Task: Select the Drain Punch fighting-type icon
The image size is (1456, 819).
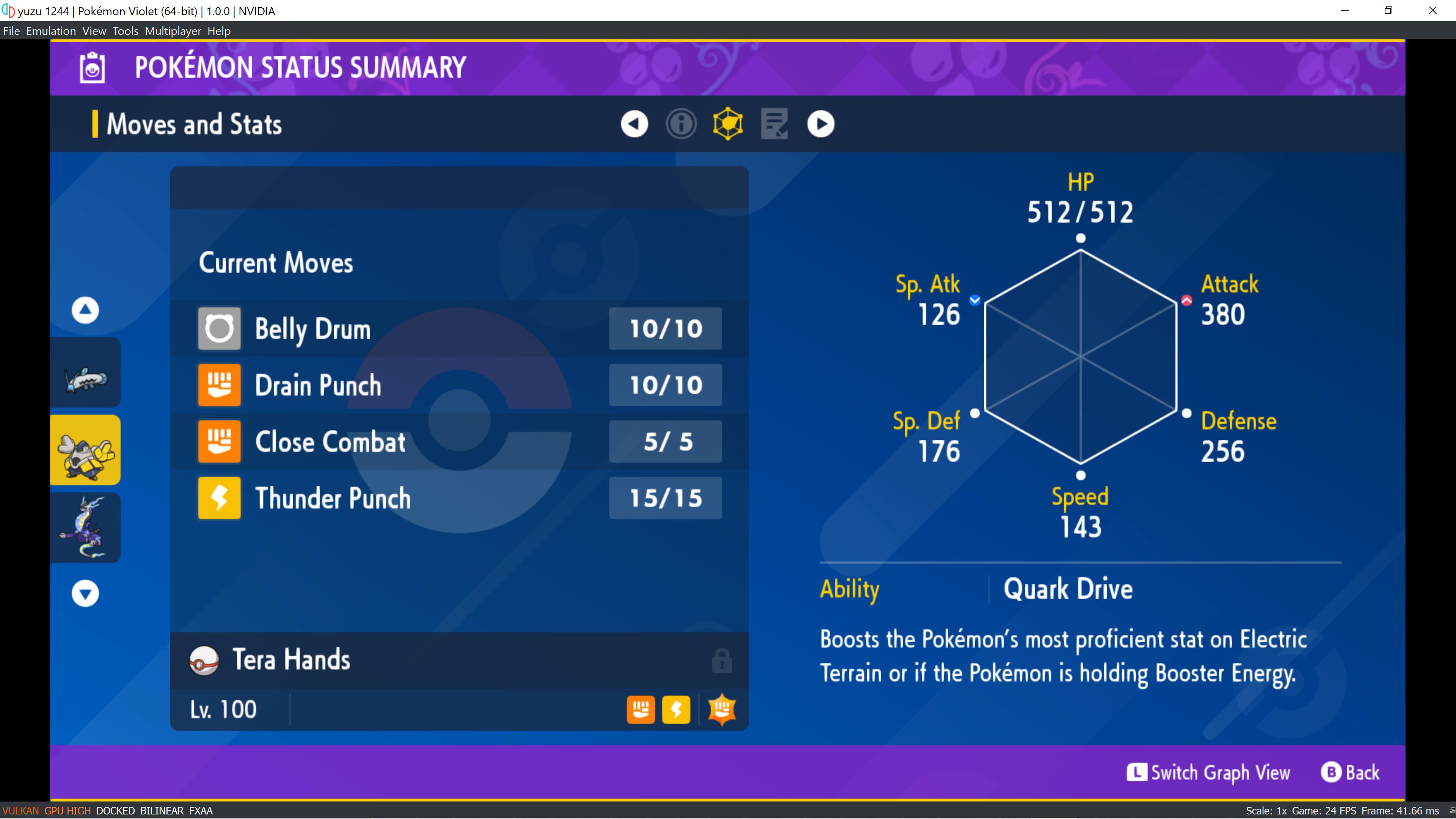Action: coord(219,385)
